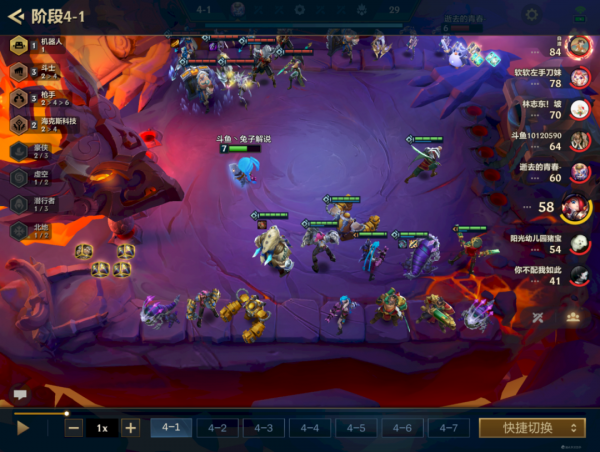Select the 枪手 trait
Viewport: 600px width, 452px height.
tap(19, 98)
